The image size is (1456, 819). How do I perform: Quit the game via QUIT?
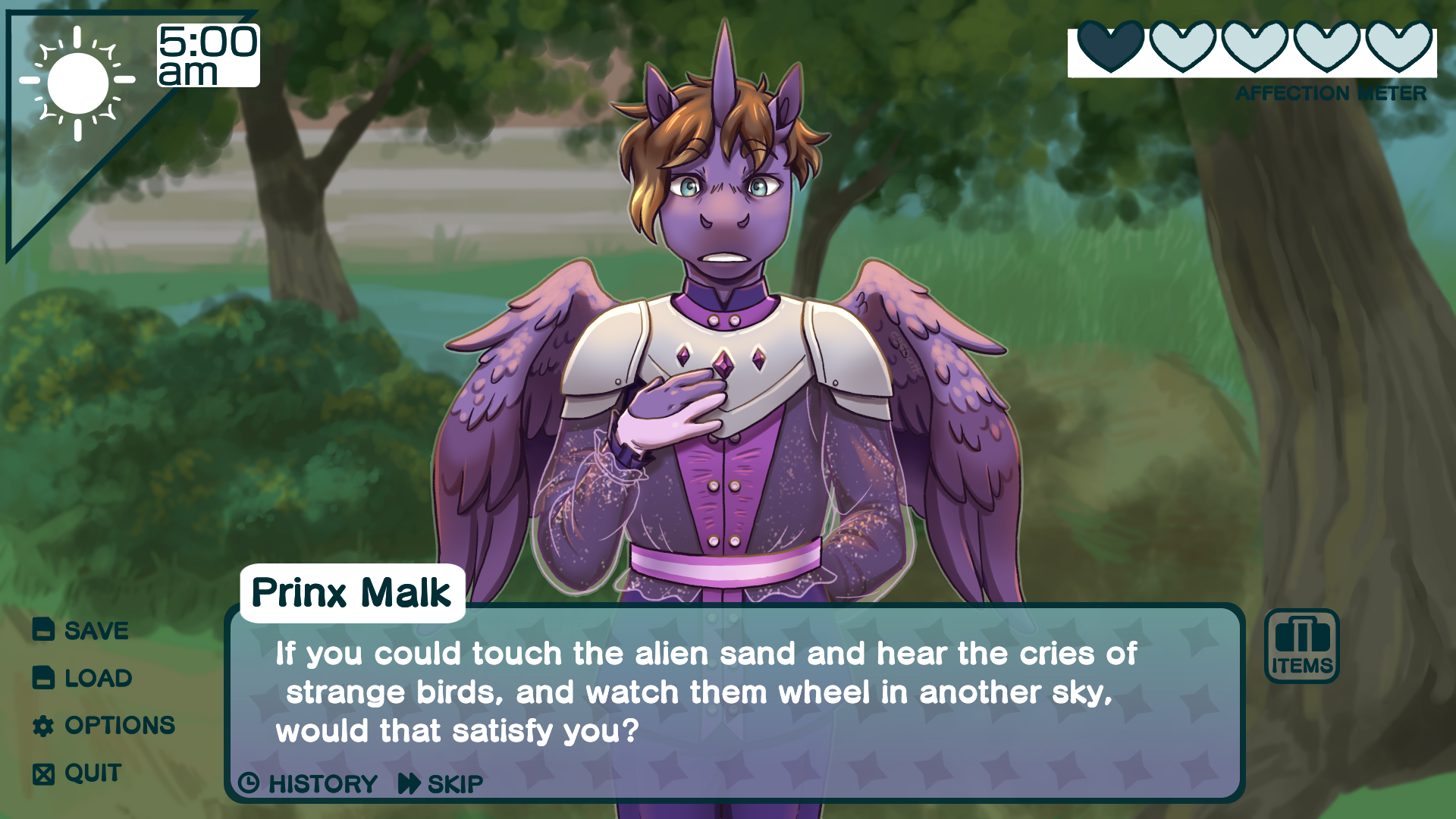(x=77, y=773)
